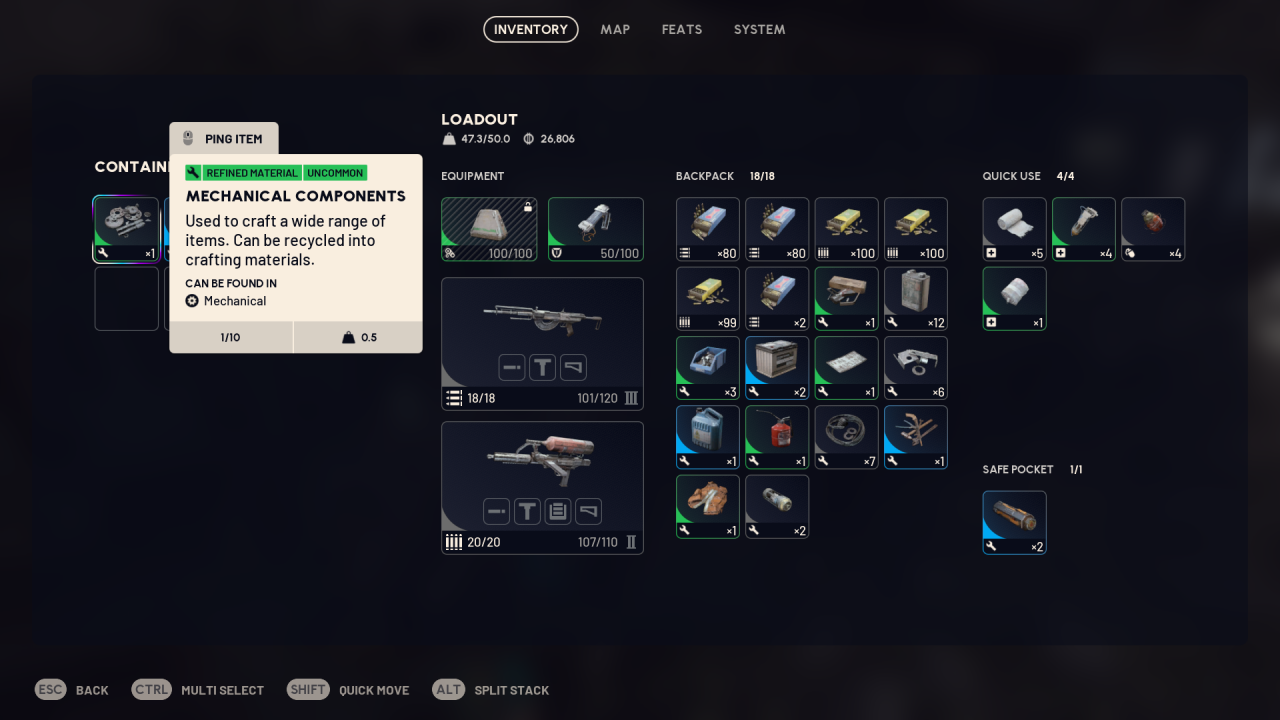Open the flamethrower's extra attachment slot
This screenshot has width=1280, height=720.
[x=558, y=511]
